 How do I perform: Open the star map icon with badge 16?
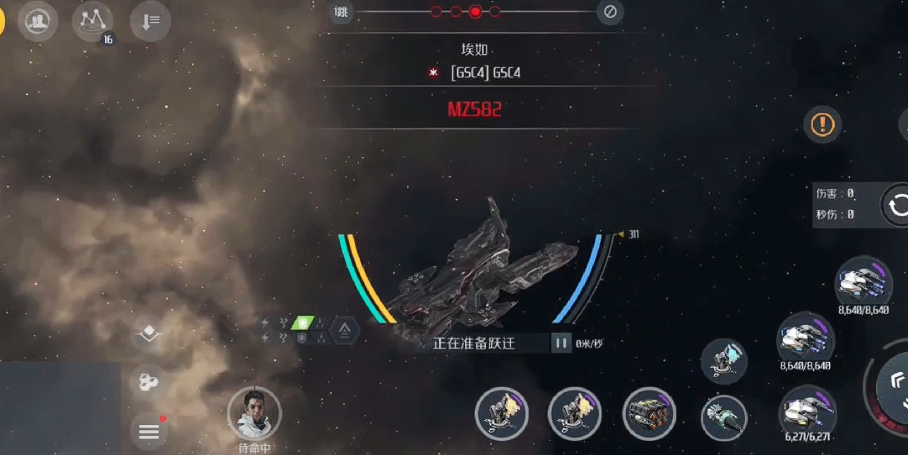[92, 21]
